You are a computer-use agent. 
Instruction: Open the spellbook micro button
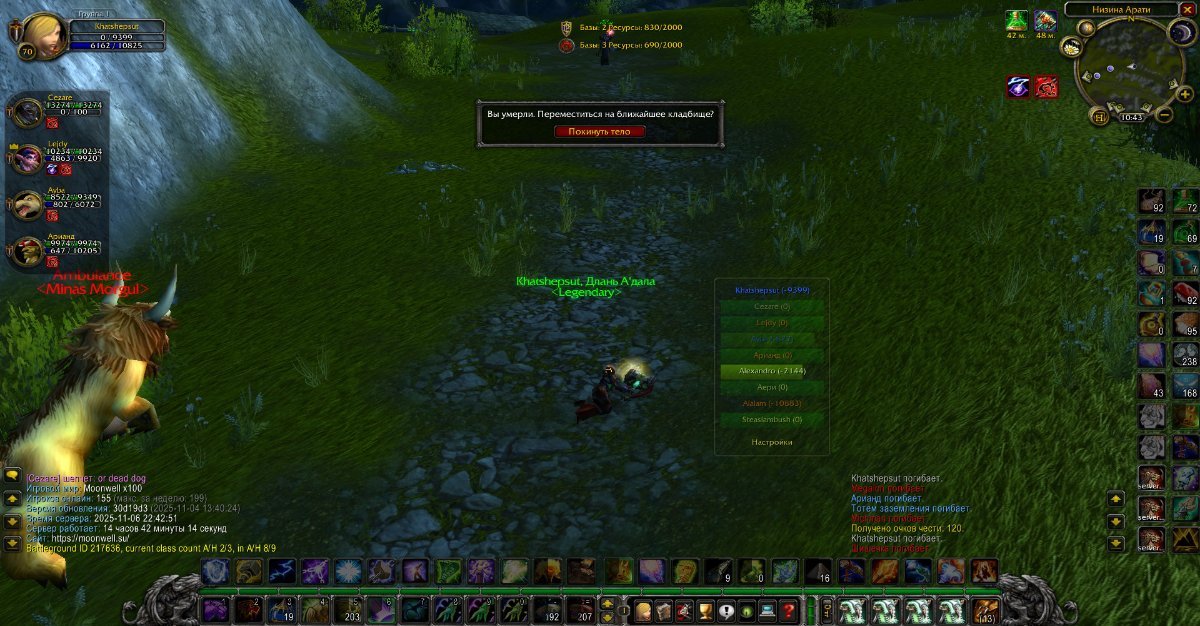coord(663,610)
